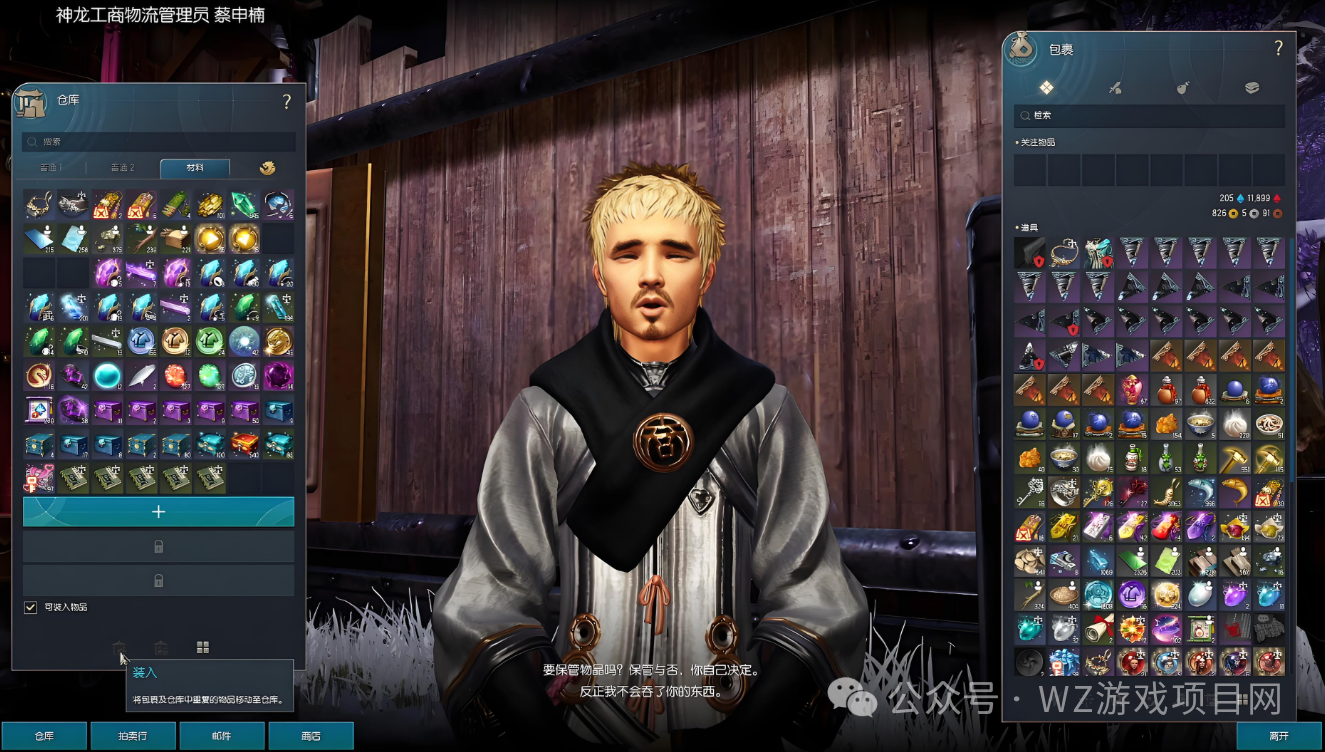Leave the NPC with 离开
This screenshot has width=1325, height=752.
click(1279, 736)
